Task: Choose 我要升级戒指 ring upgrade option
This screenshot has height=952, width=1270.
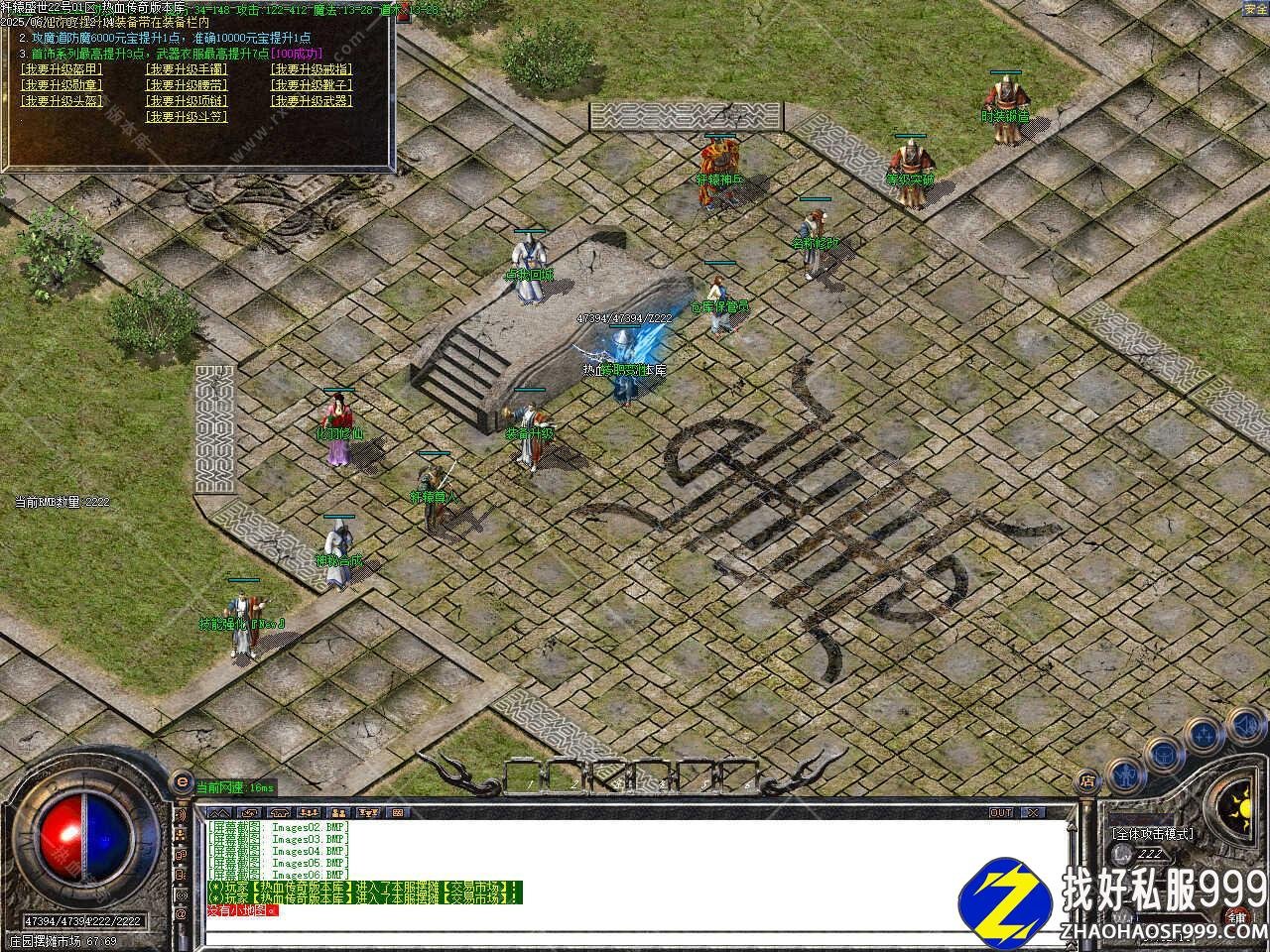Action: pyautogui.click(x=311, y=69)
